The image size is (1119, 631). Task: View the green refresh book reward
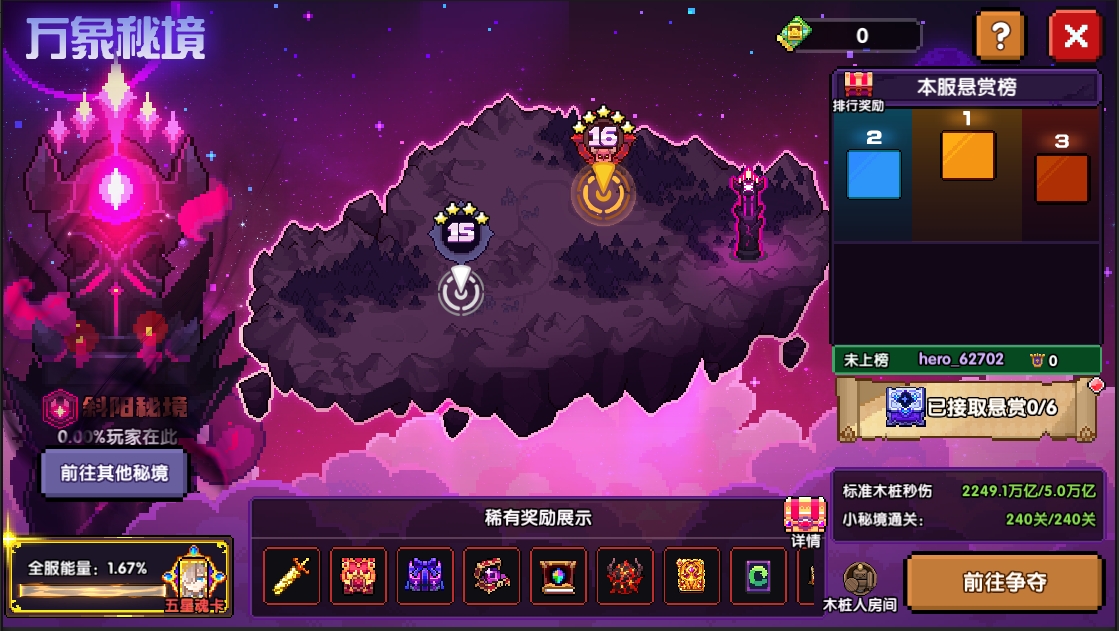click(x=758, y=576)
